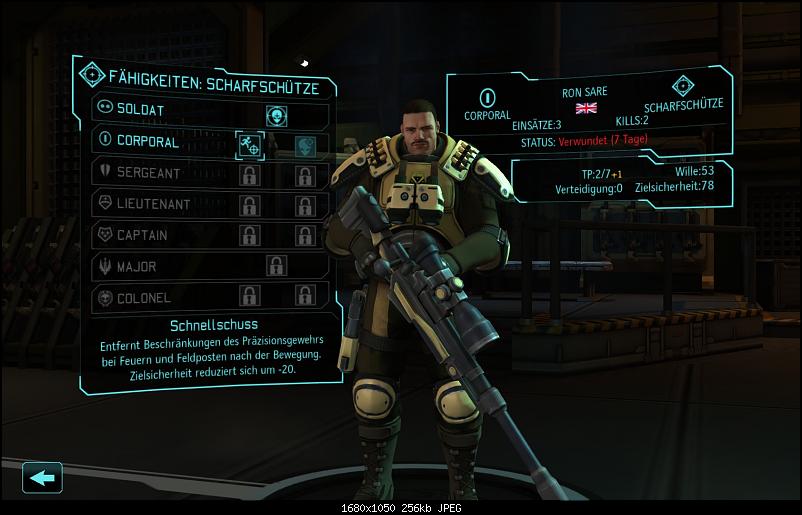This screenshot has height=515, width=802.
Task: Select the Soldat rank alien-head ability icon
Action: 277,114
